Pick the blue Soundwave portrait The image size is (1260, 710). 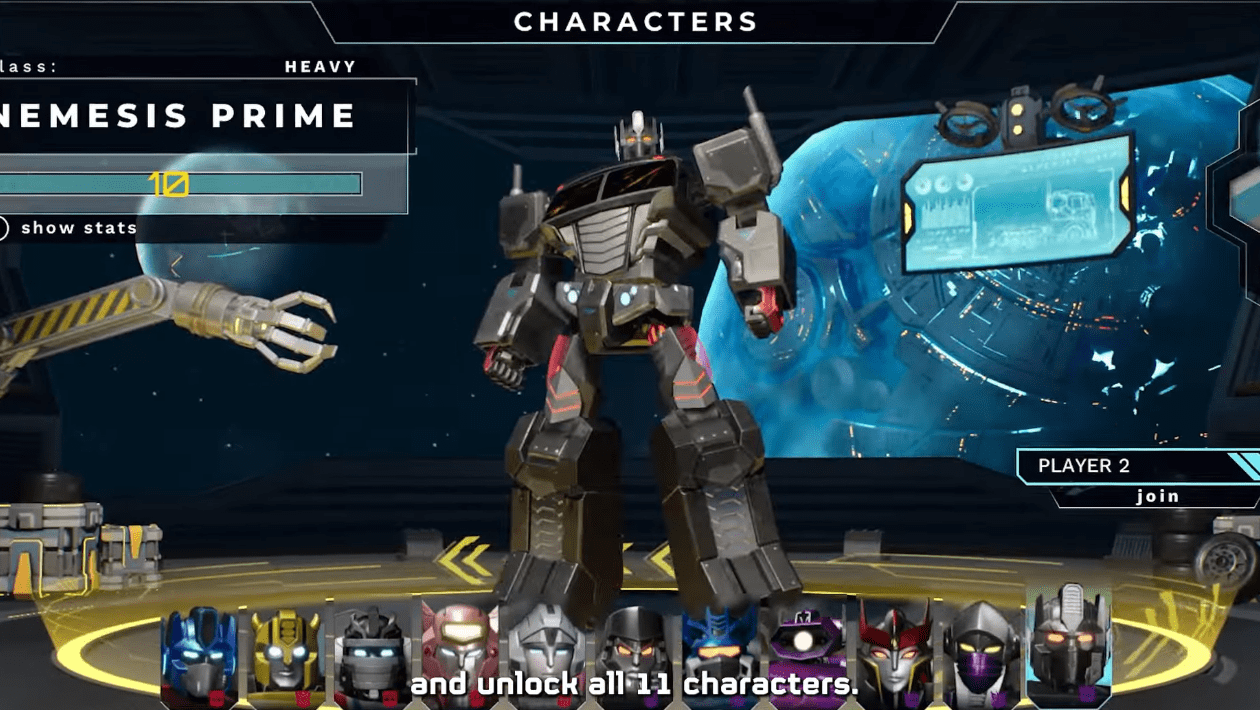[x=719, y=650]
